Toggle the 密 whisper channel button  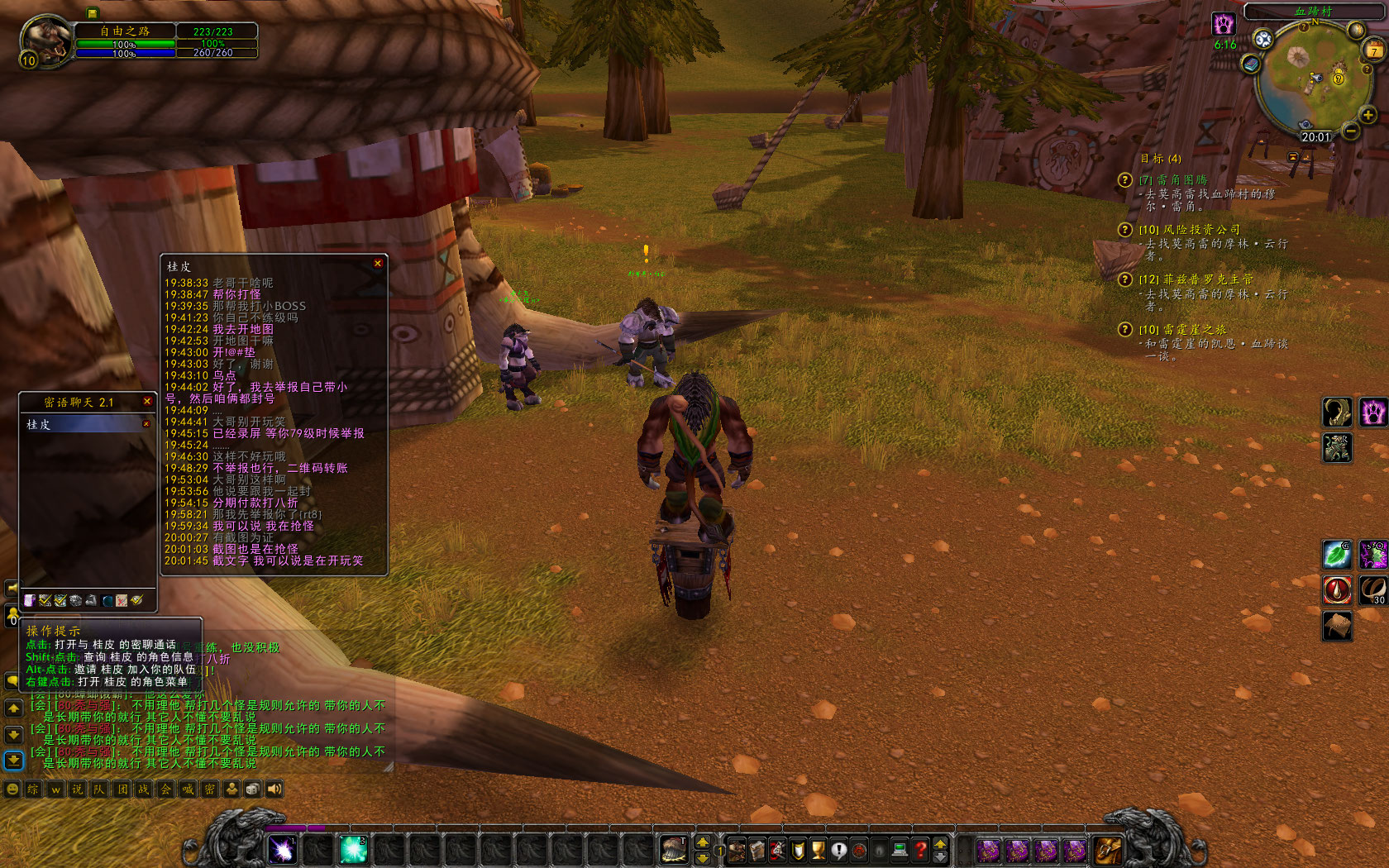click(209, 789)
